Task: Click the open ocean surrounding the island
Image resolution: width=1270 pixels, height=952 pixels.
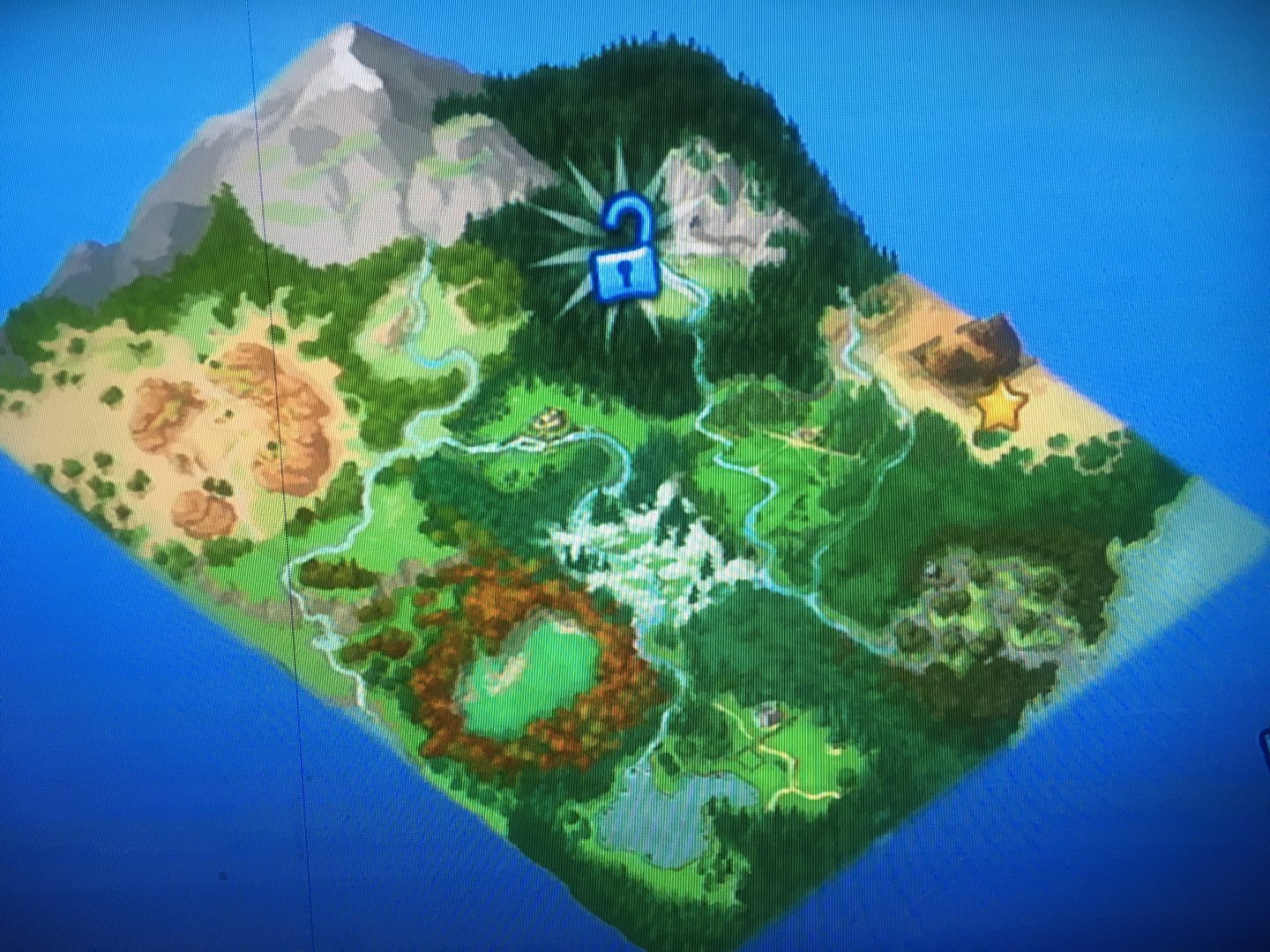Action: (x=1147, y=793)
